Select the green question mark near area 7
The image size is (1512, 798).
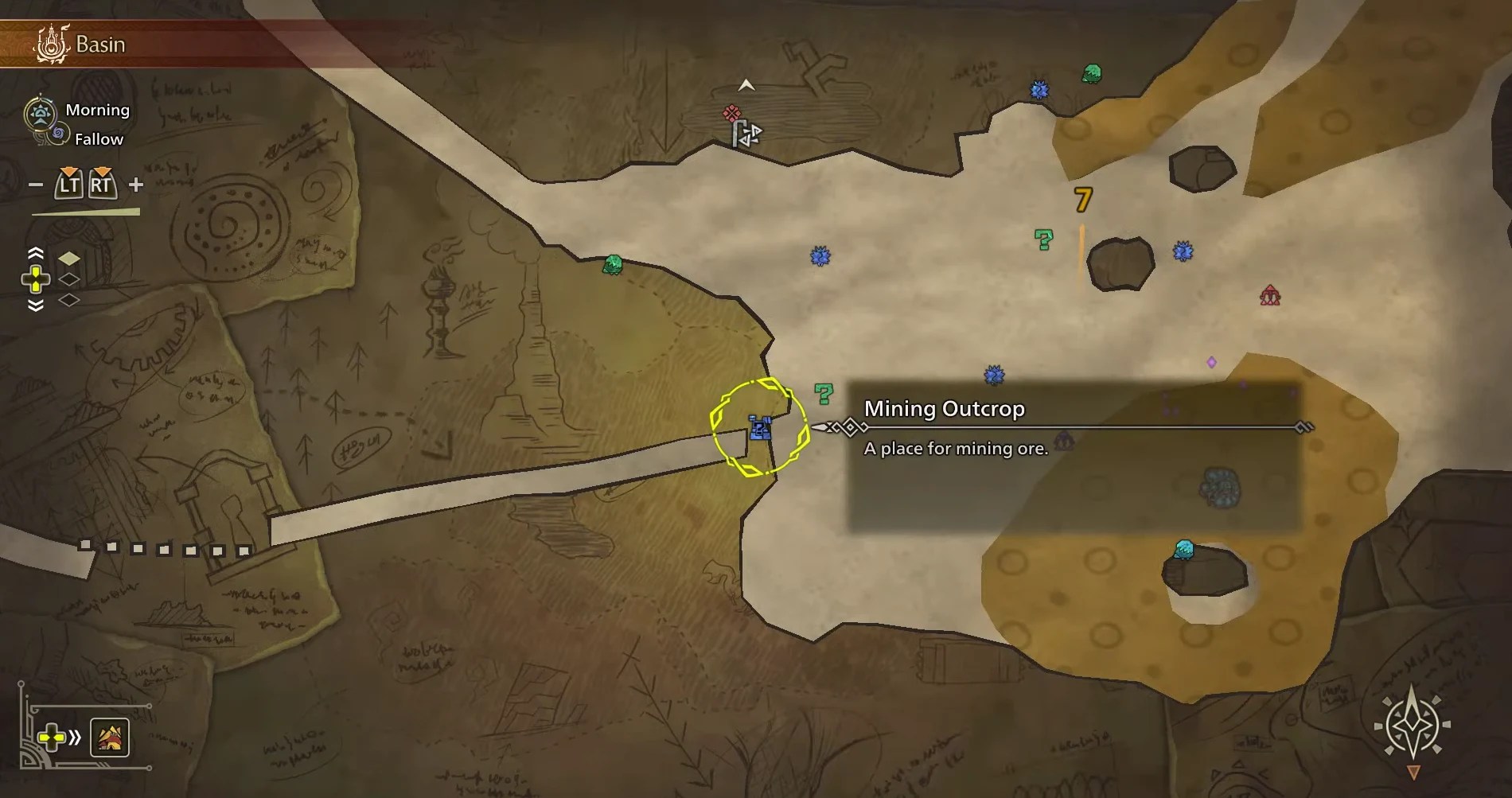[1043, 239]
